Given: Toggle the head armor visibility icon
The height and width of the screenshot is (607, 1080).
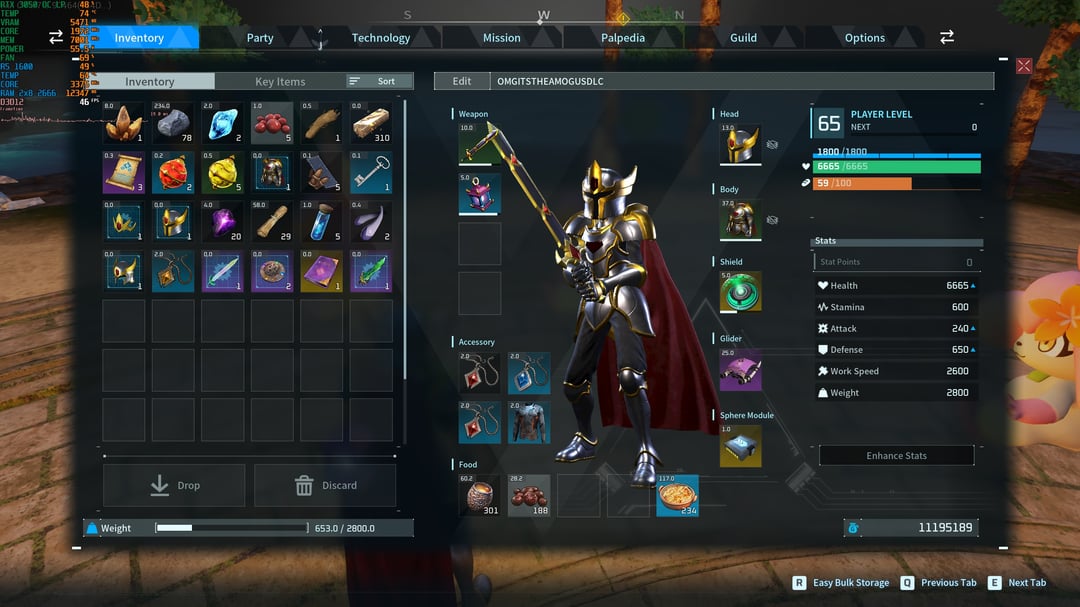Looking at the screenshot, I should pos(772,144).
